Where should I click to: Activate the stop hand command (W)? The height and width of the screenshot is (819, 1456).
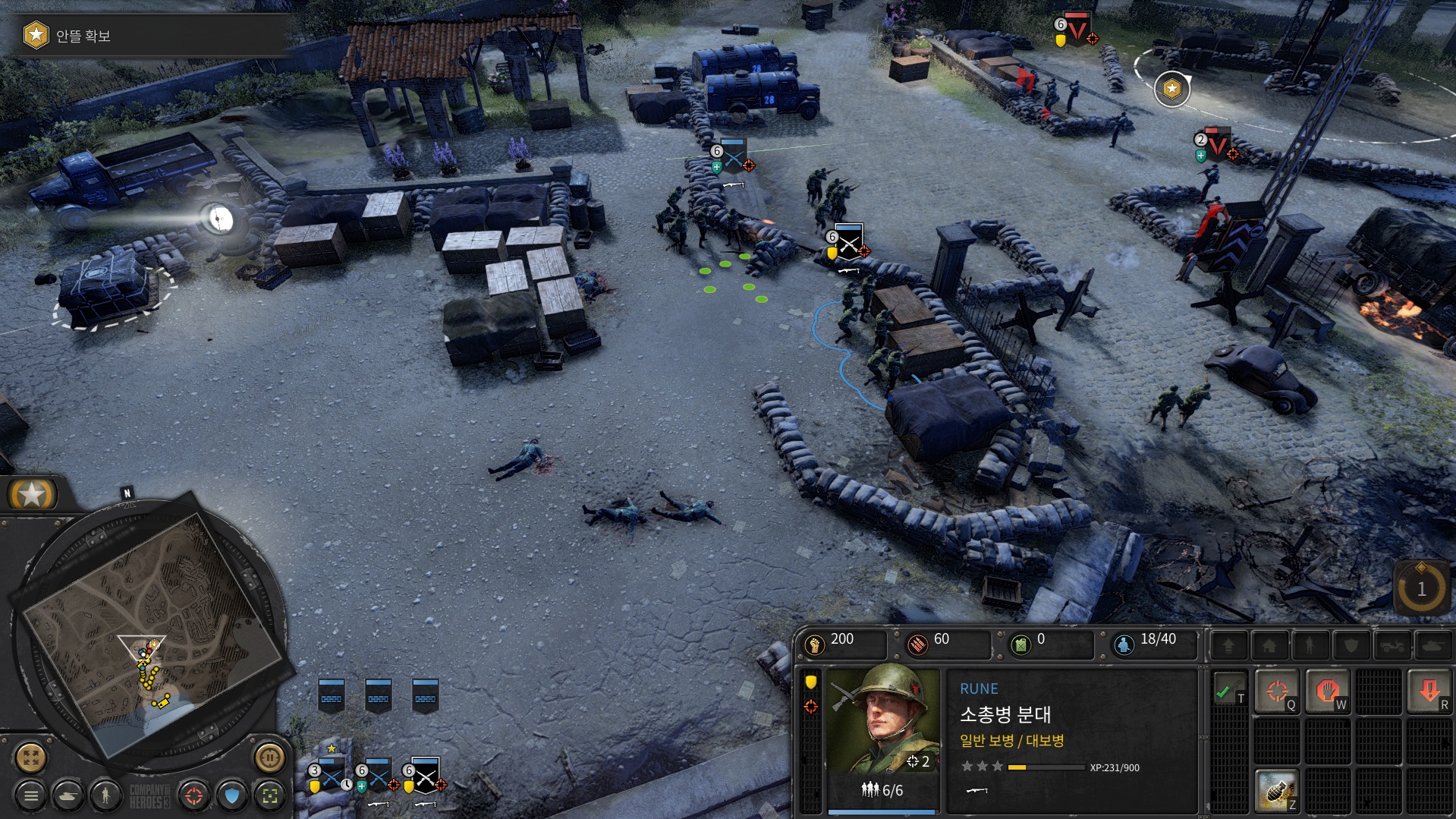pos(1327,690)
